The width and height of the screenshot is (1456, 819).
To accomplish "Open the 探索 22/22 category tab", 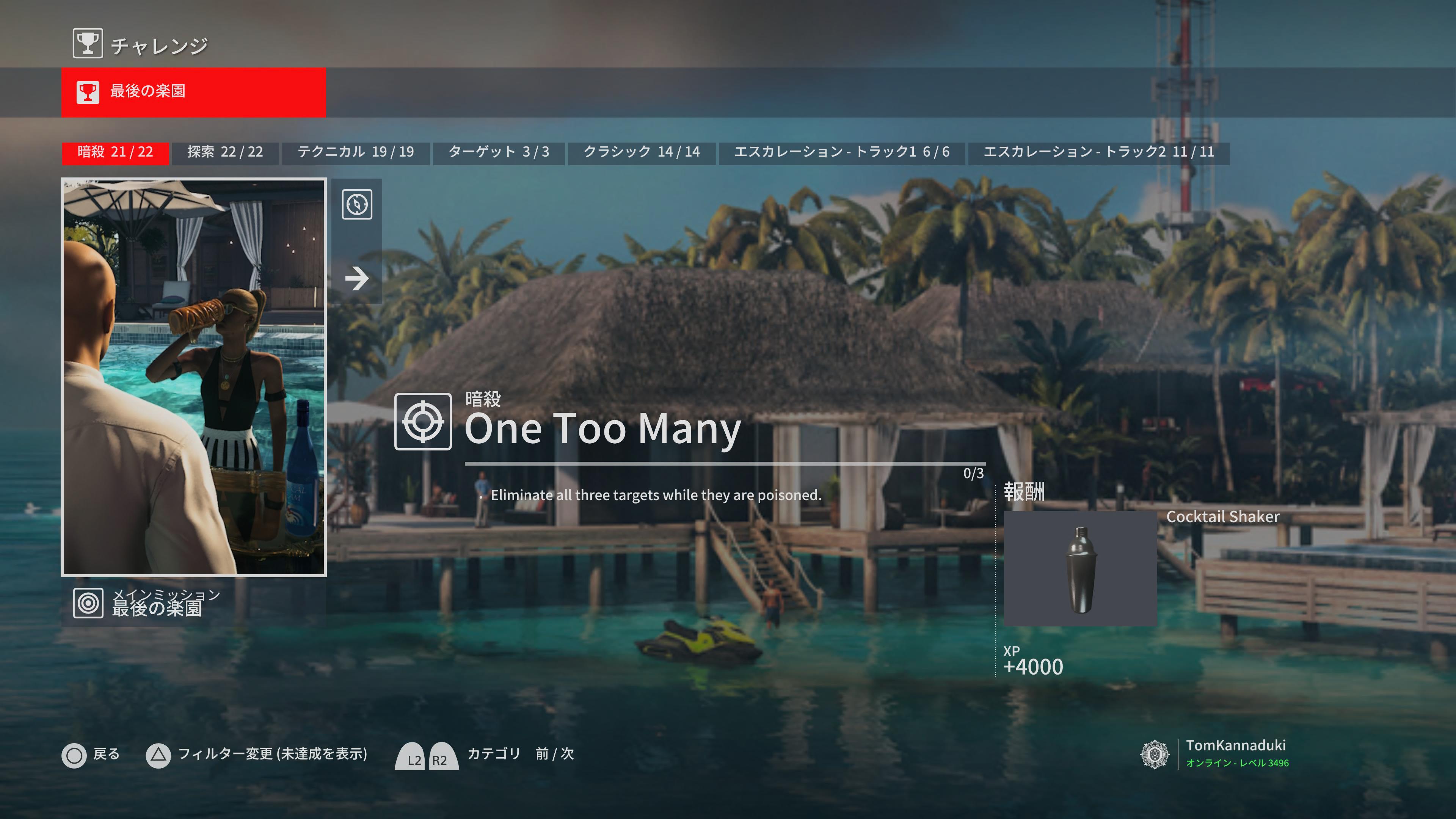I will (225, 152).
